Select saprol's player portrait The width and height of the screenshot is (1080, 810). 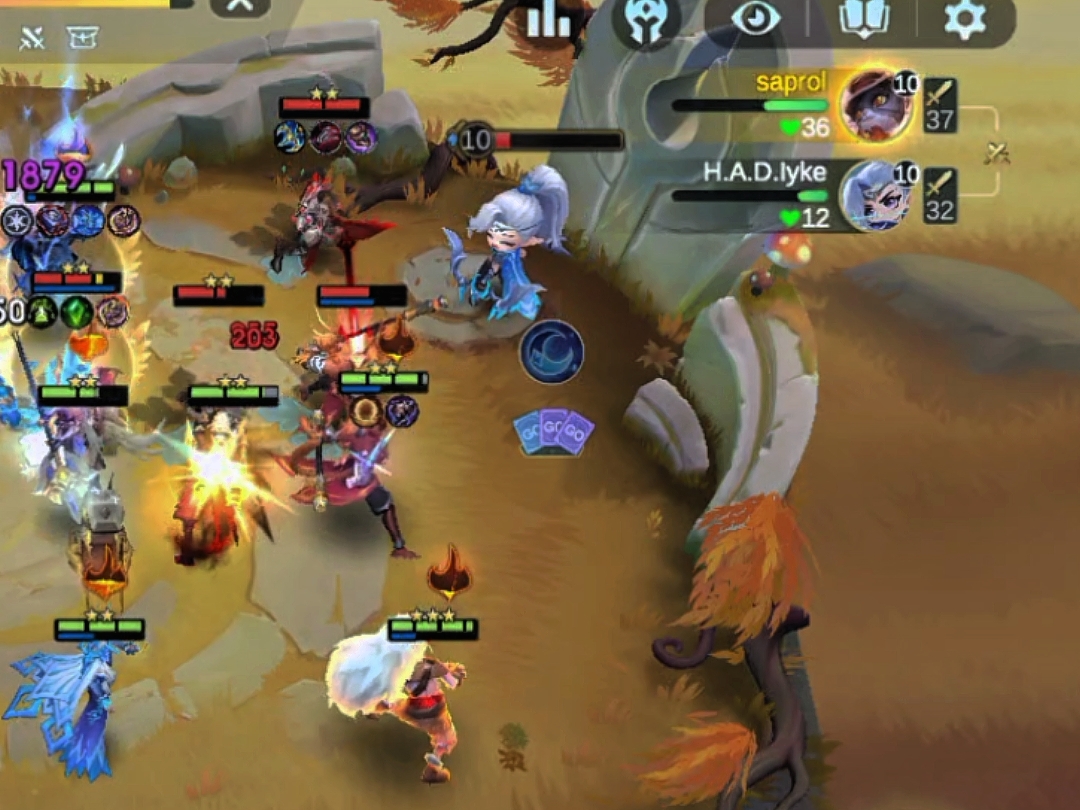(x=874, y=105)
